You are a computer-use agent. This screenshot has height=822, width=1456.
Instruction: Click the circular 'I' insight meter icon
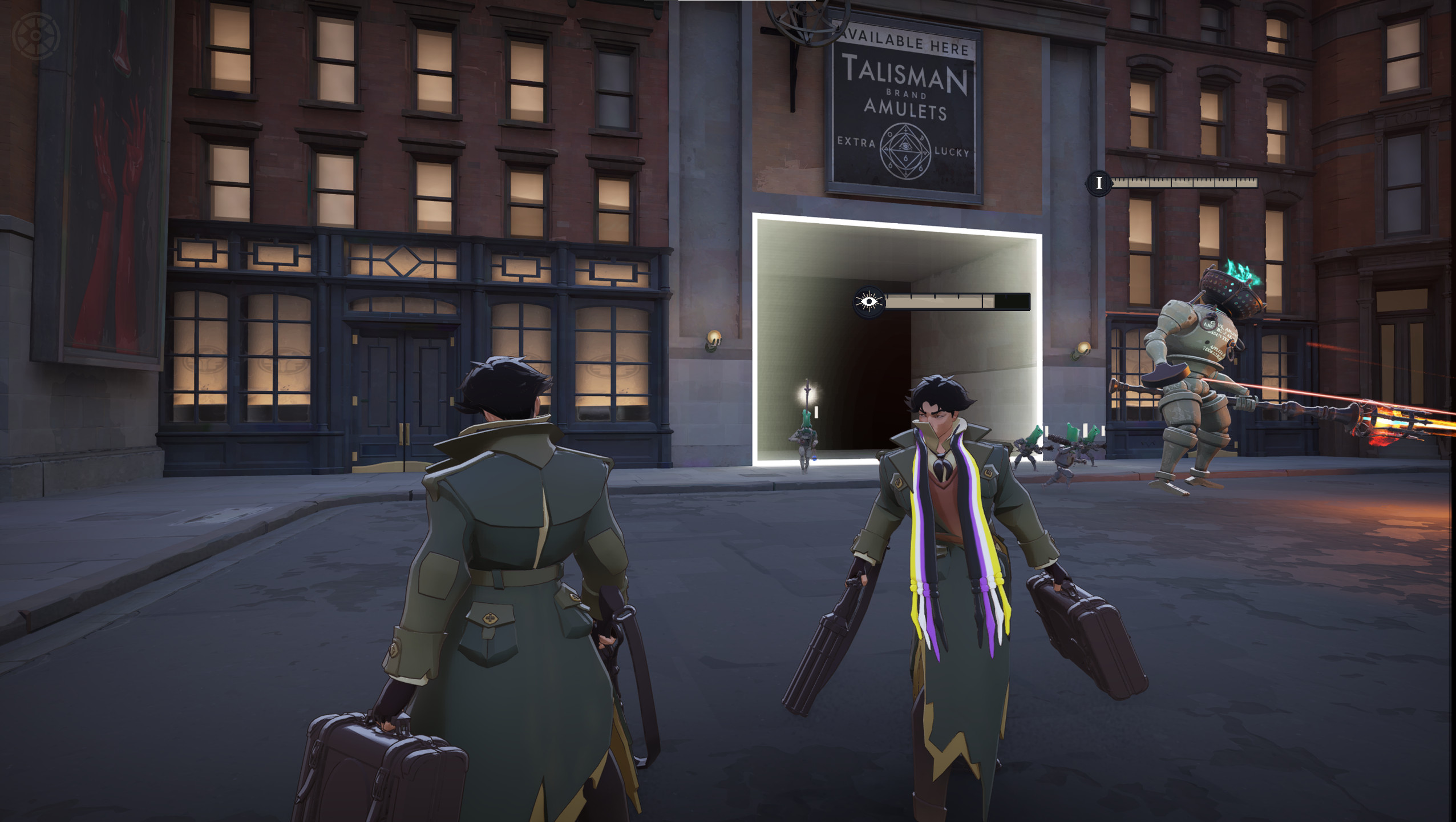pyautogui.click(x=1098, y=184)
